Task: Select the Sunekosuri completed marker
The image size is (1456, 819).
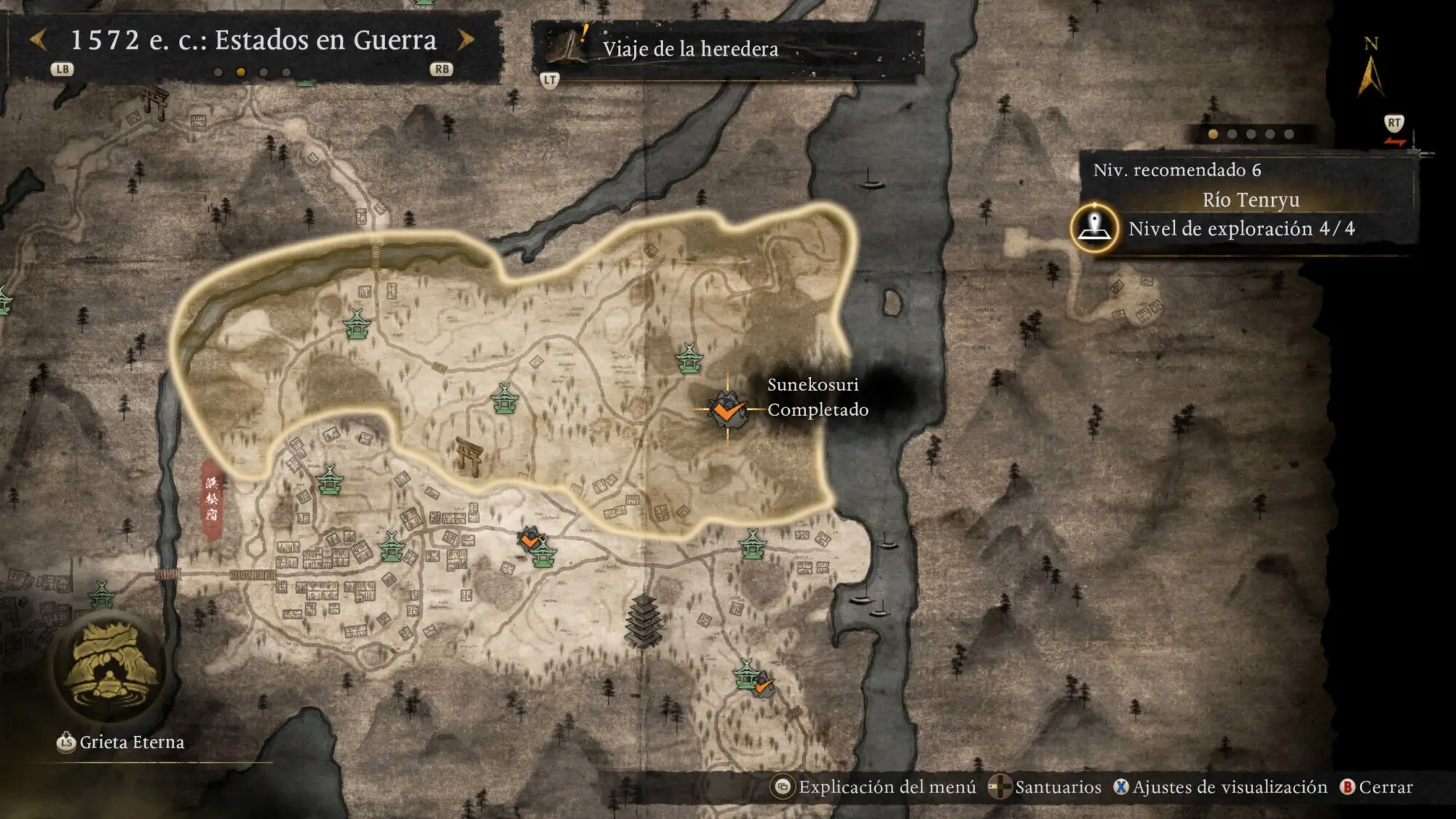Action: tap(727, 409)
